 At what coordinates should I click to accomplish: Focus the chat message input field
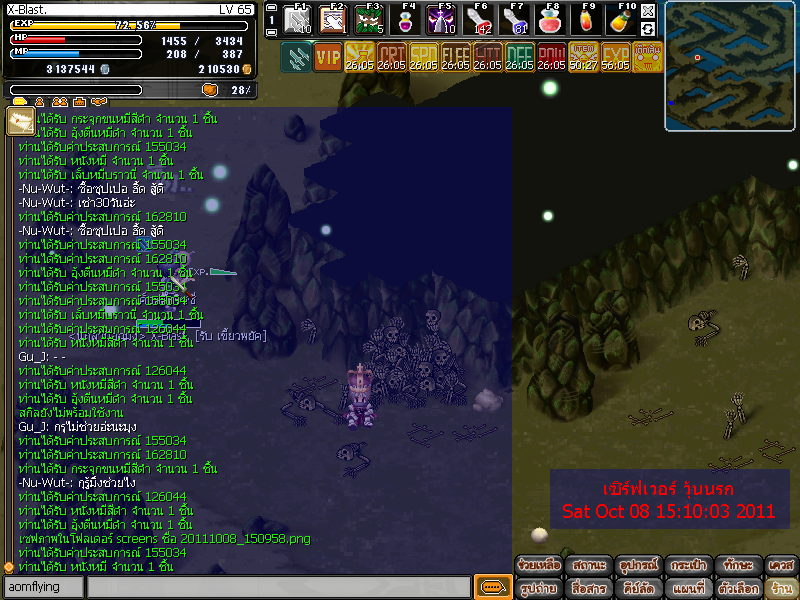[278, 588]
